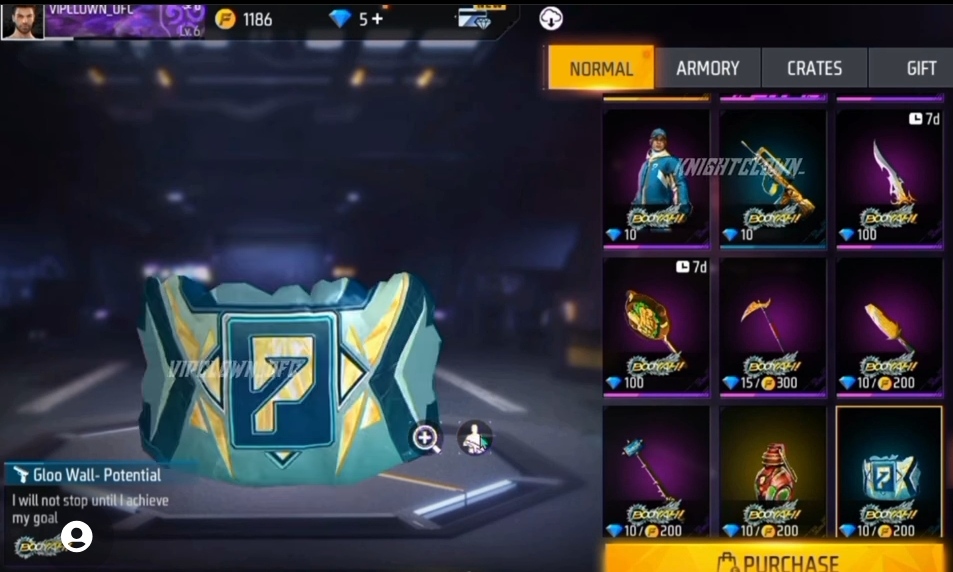Image resolution: width=953 pixels, height=572 pixels.
Task: Open the player profile avatar
Action: (x=22, y=20)
